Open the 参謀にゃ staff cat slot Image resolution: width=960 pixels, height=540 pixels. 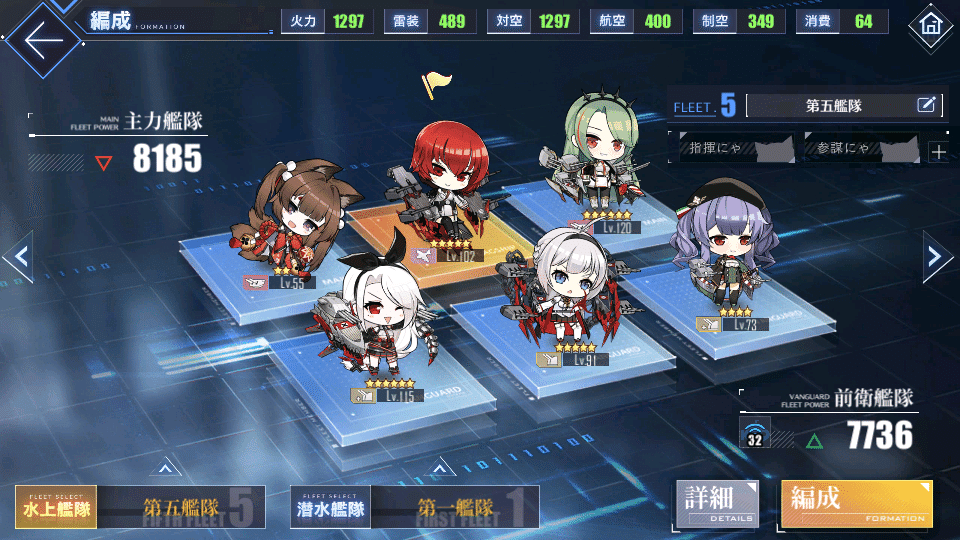click(860, 150)
